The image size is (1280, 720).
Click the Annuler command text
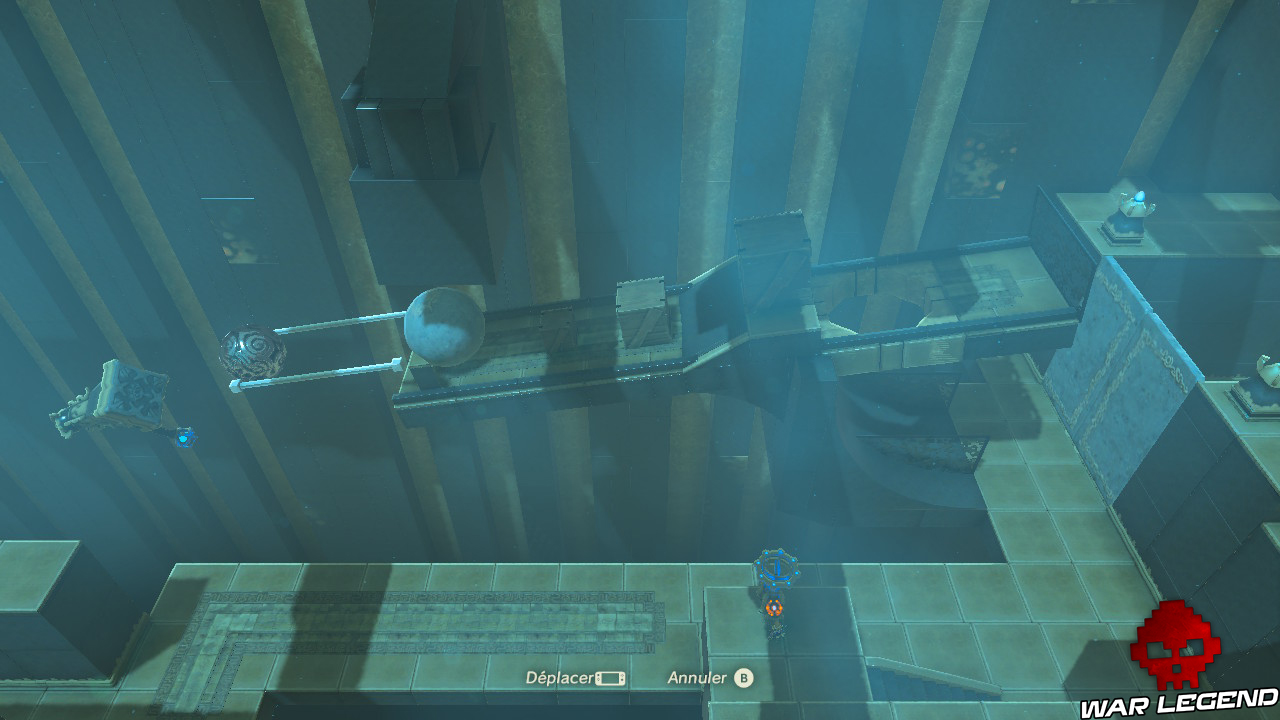click(695, 677)
